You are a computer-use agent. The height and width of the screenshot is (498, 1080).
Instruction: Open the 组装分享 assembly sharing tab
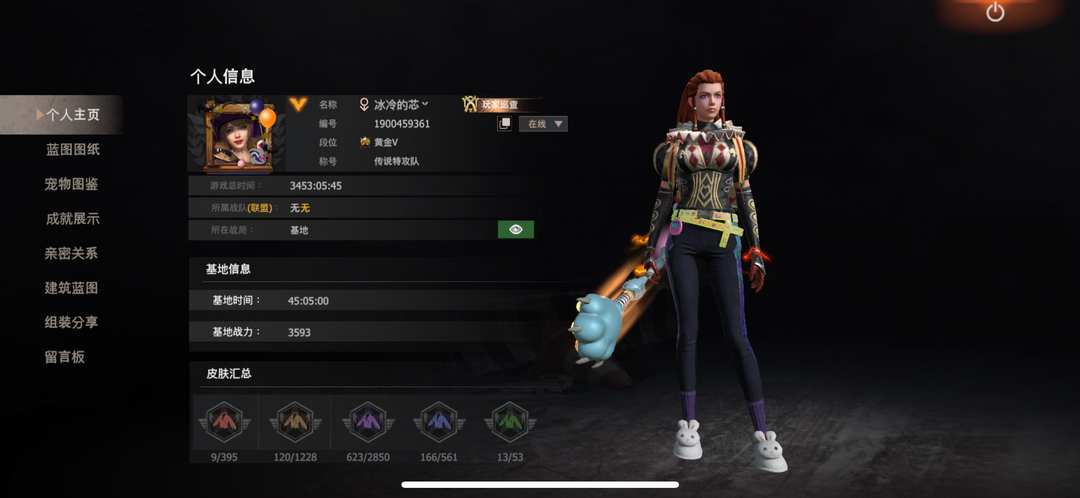[72, 322]
